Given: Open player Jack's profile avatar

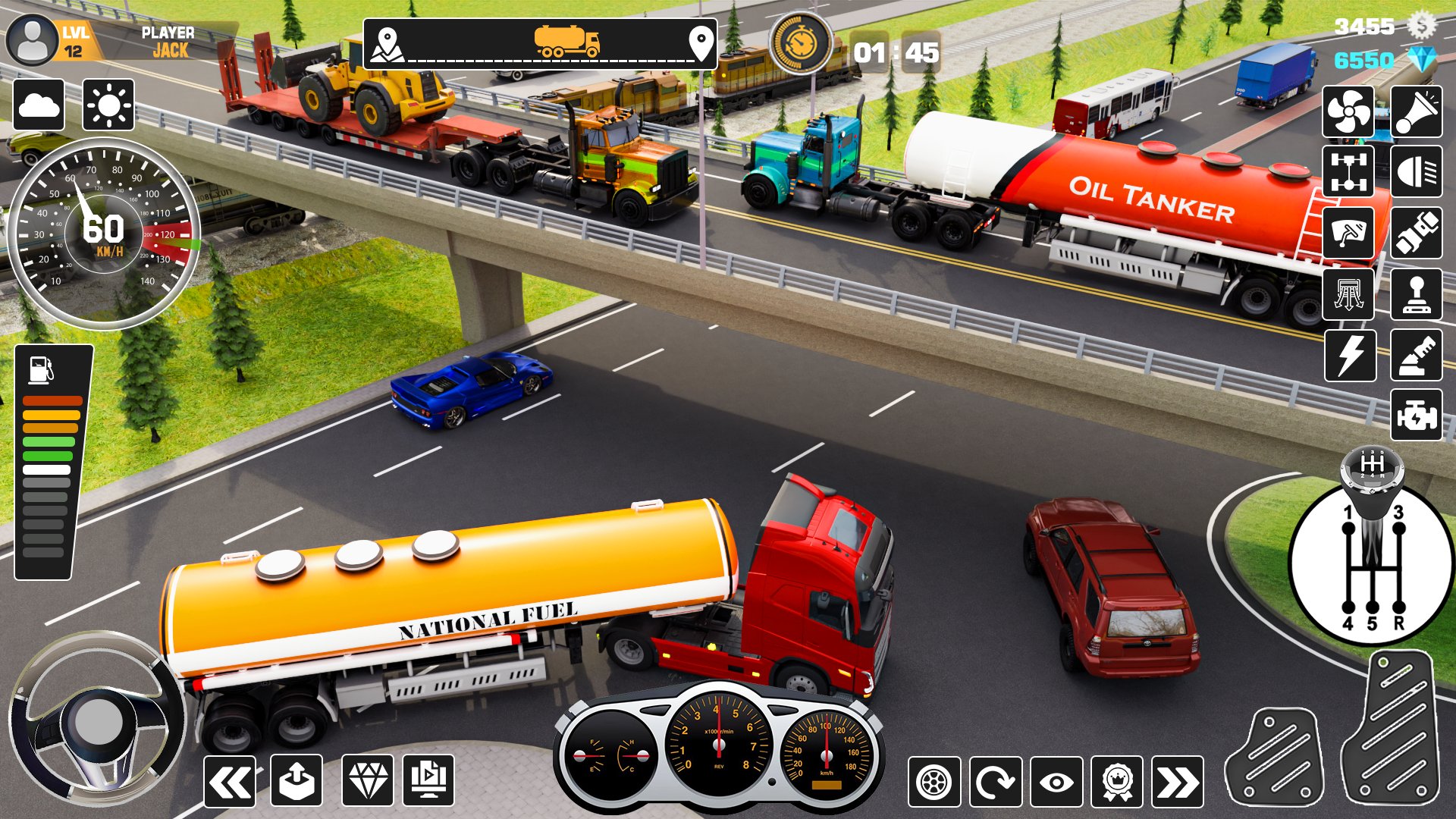Looking at the screenshot, I should click(x=32, y=40).
